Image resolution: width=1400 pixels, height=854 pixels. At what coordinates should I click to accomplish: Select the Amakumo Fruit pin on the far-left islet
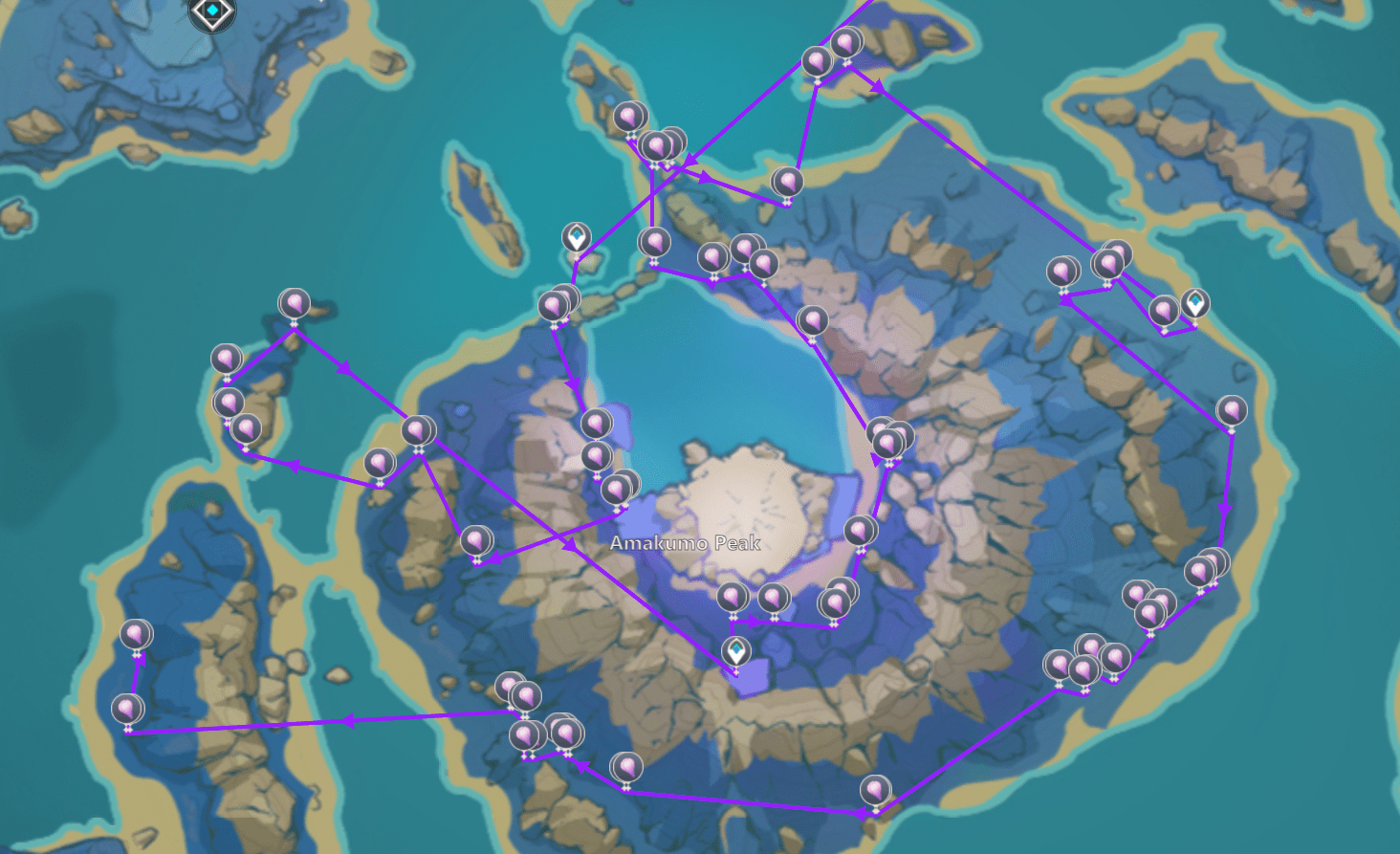pos(138,633)
